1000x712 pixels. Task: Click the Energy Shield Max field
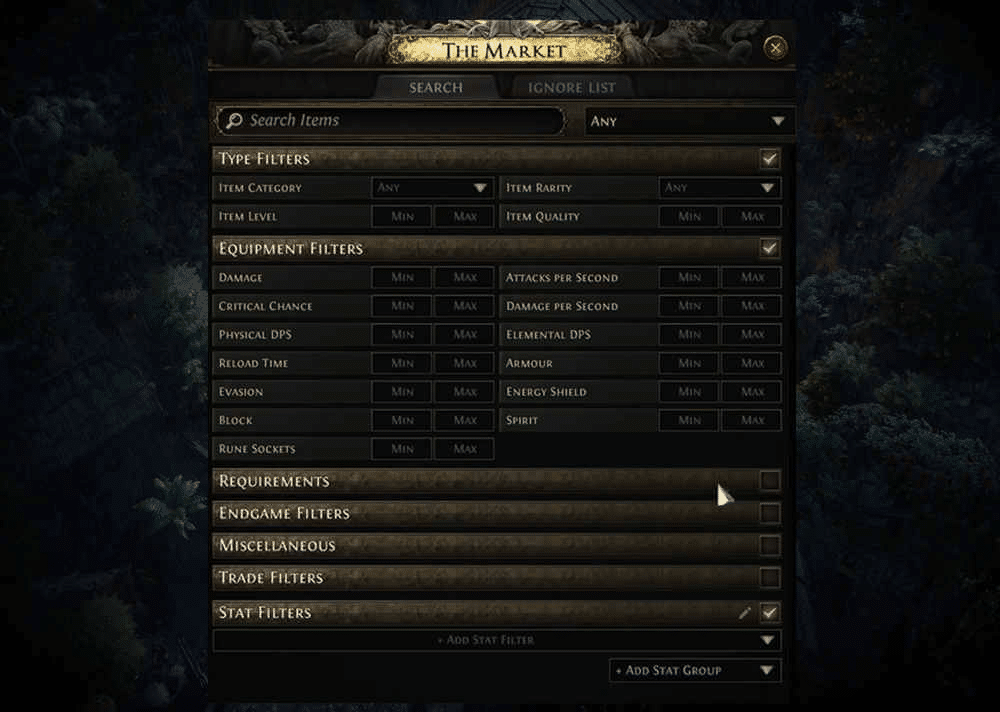pyautogui.click(x=752, y=392)
